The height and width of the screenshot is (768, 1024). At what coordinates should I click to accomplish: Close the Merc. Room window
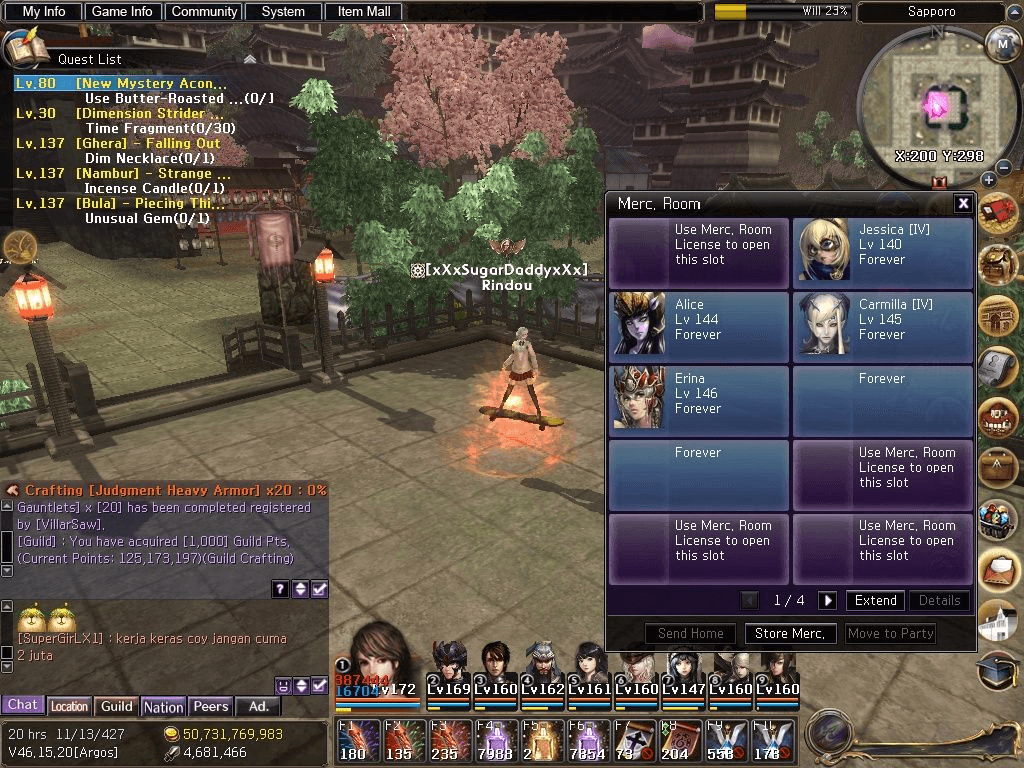(x=963, y=204)
